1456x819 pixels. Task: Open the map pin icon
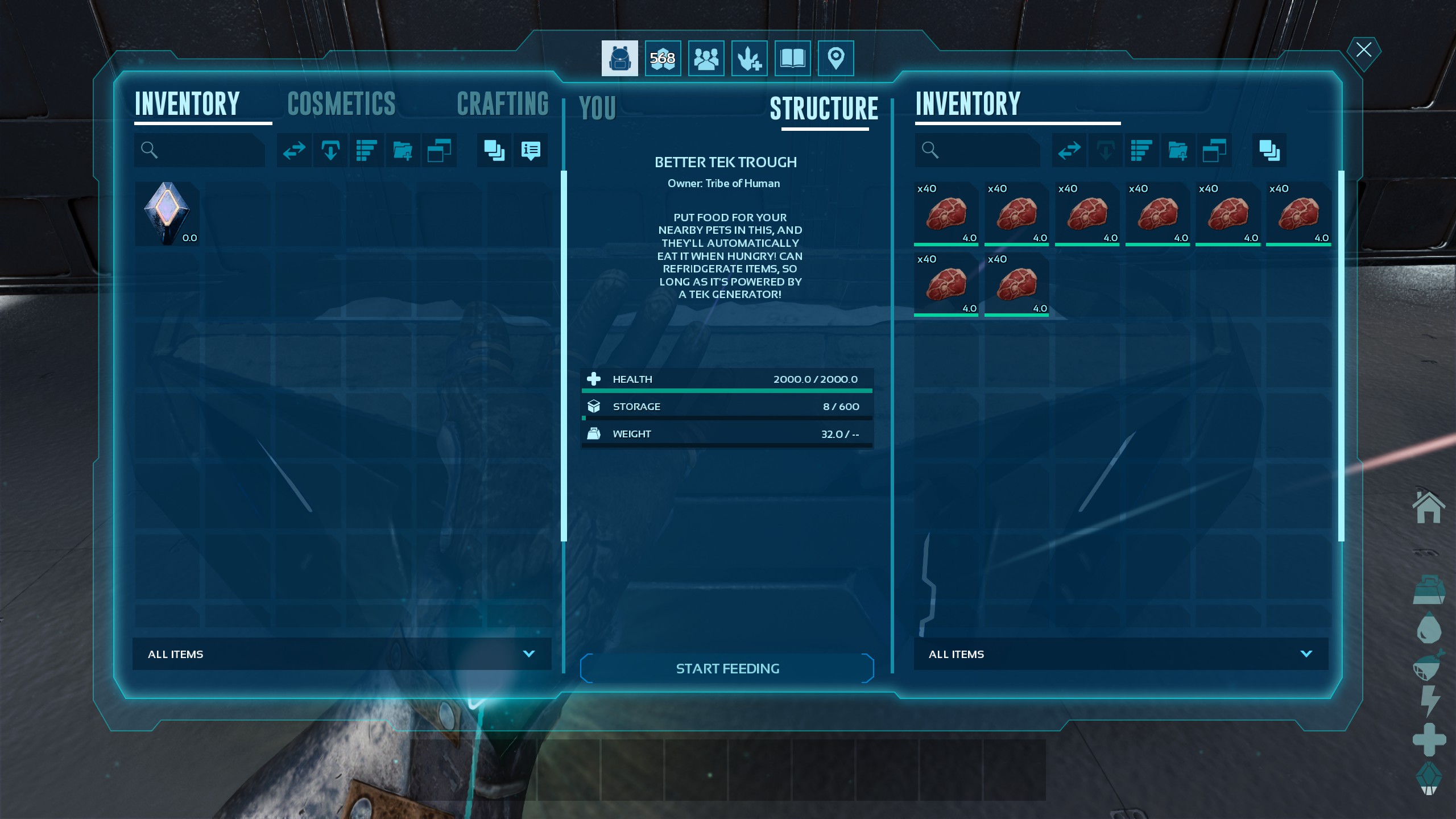pyautogui.click(x=835, y=58)
